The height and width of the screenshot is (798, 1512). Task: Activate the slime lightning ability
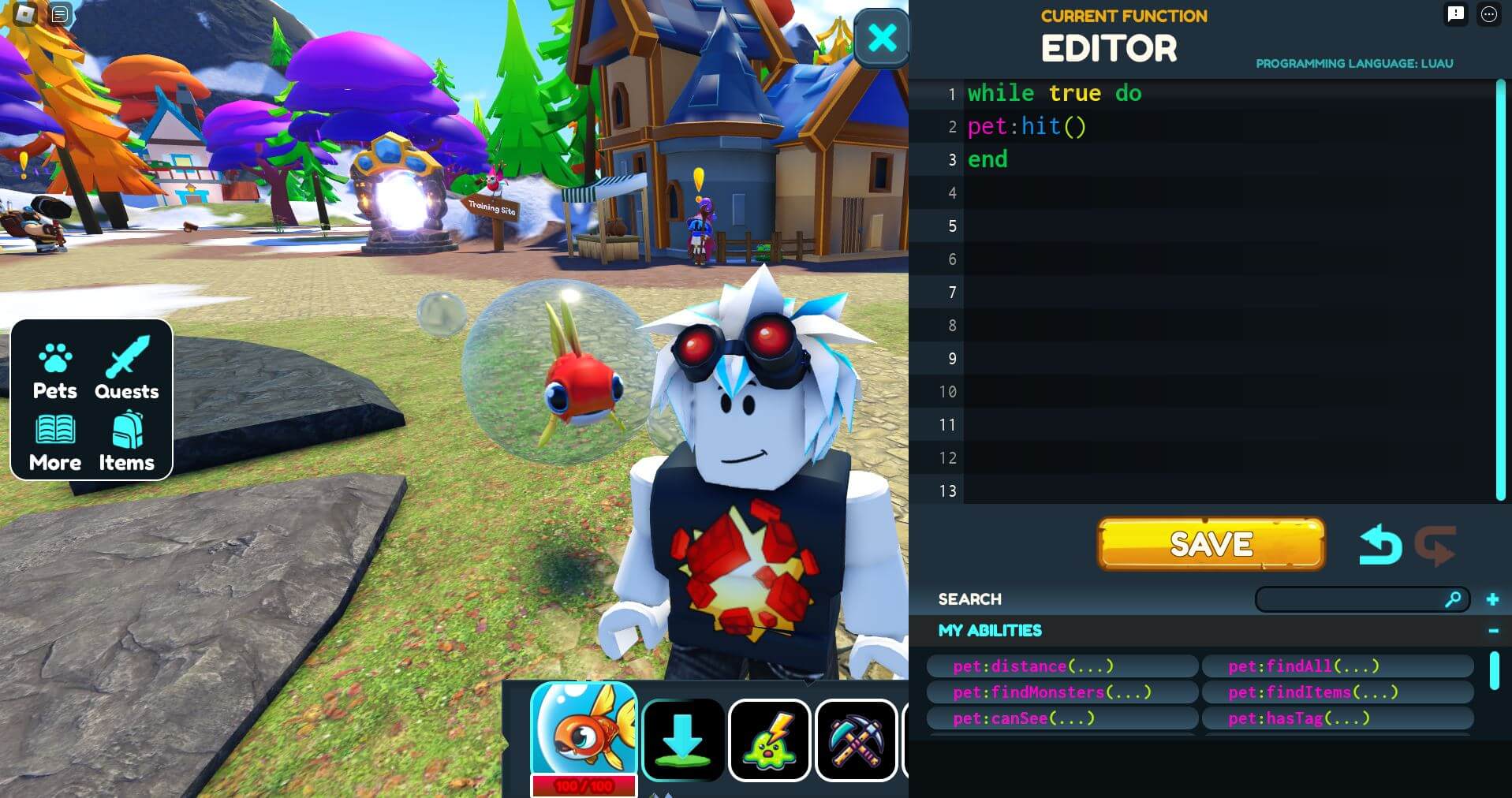click(x=770, y=740)
